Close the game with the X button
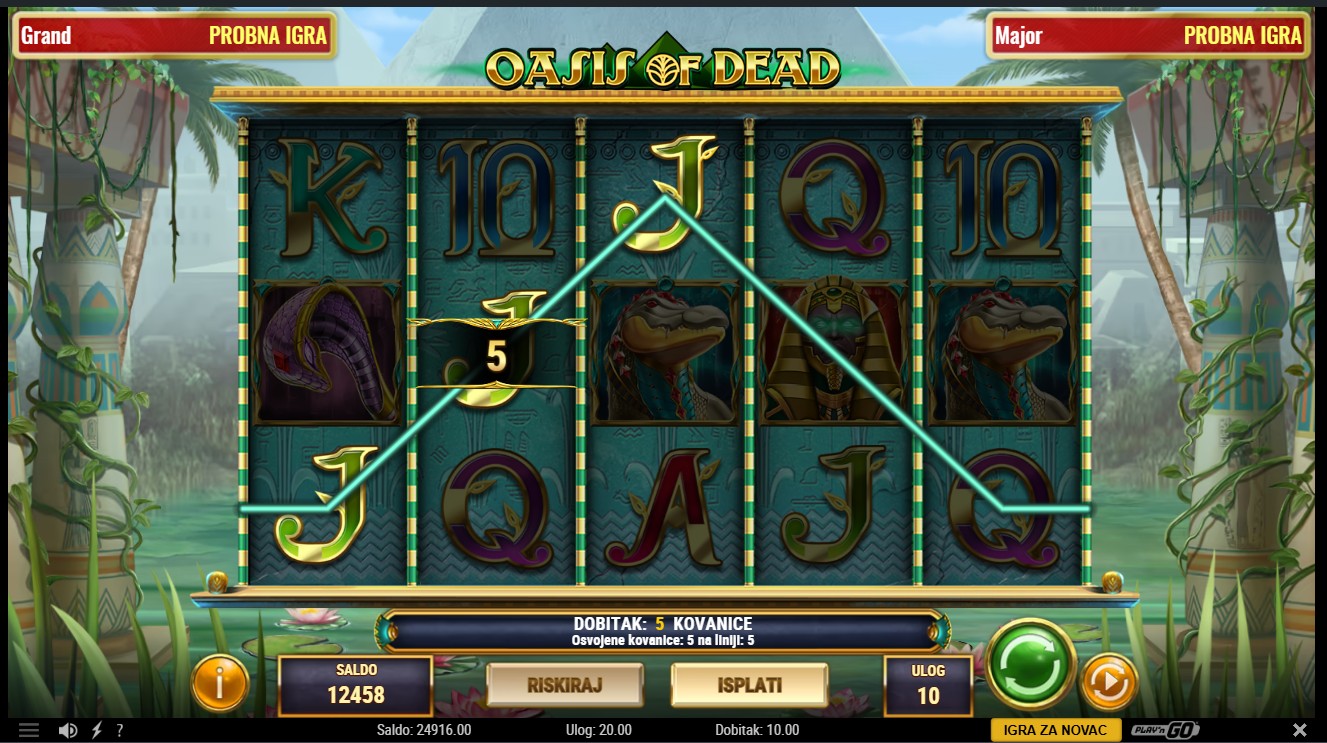 tap(1299, 730)
